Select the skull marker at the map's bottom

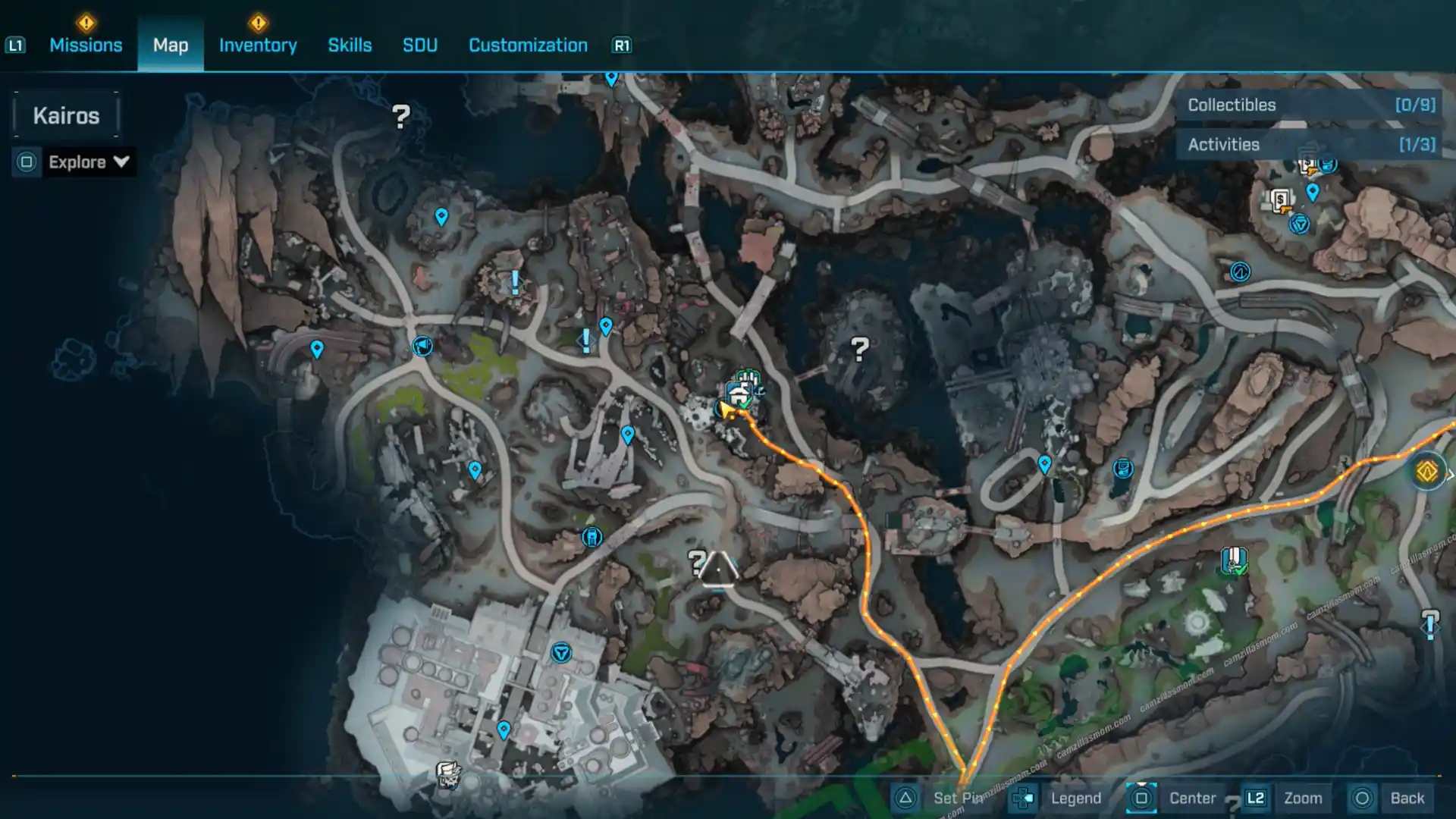[x=447, y=774]
